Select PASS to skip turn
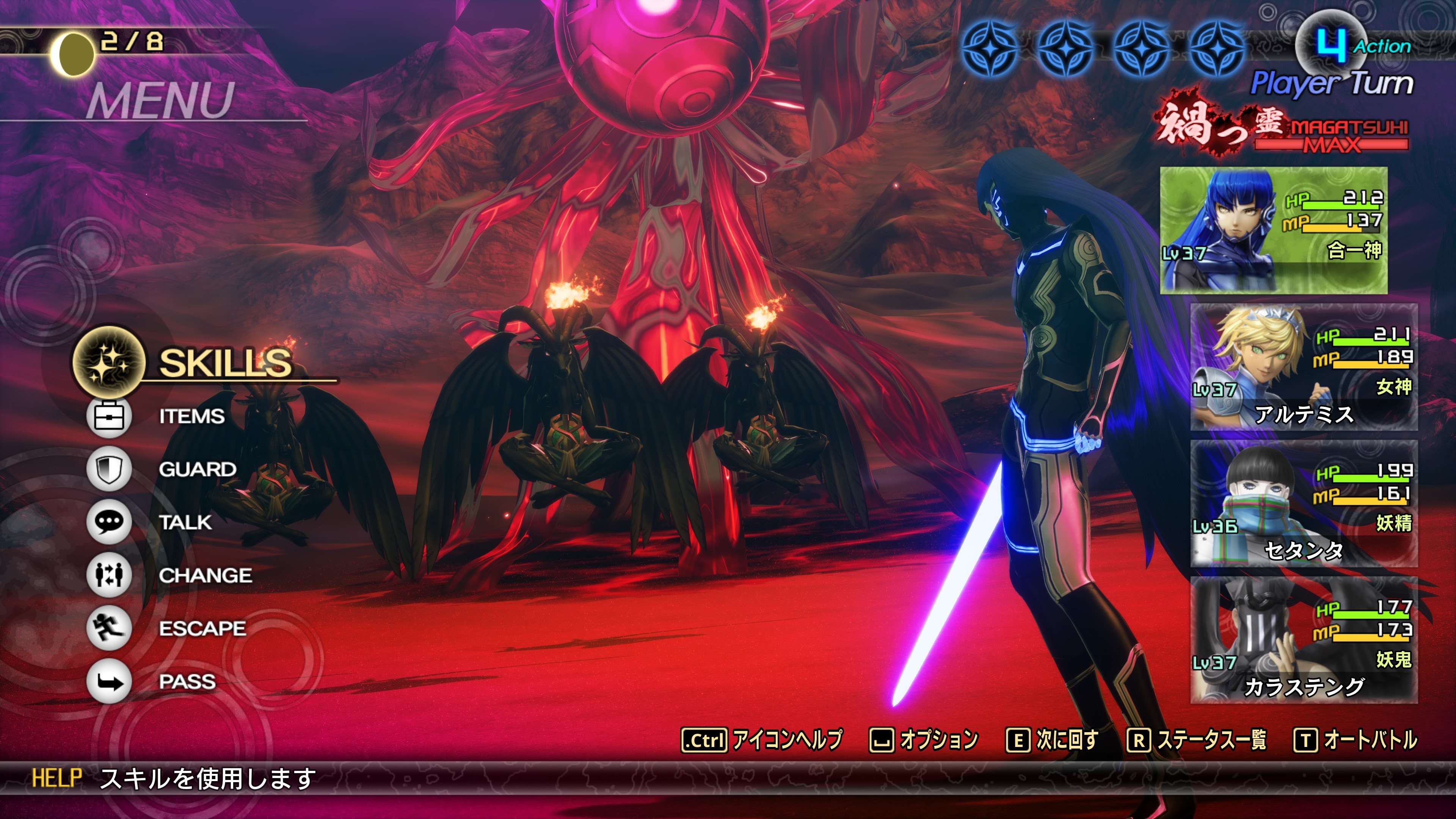 click(187, 682)
